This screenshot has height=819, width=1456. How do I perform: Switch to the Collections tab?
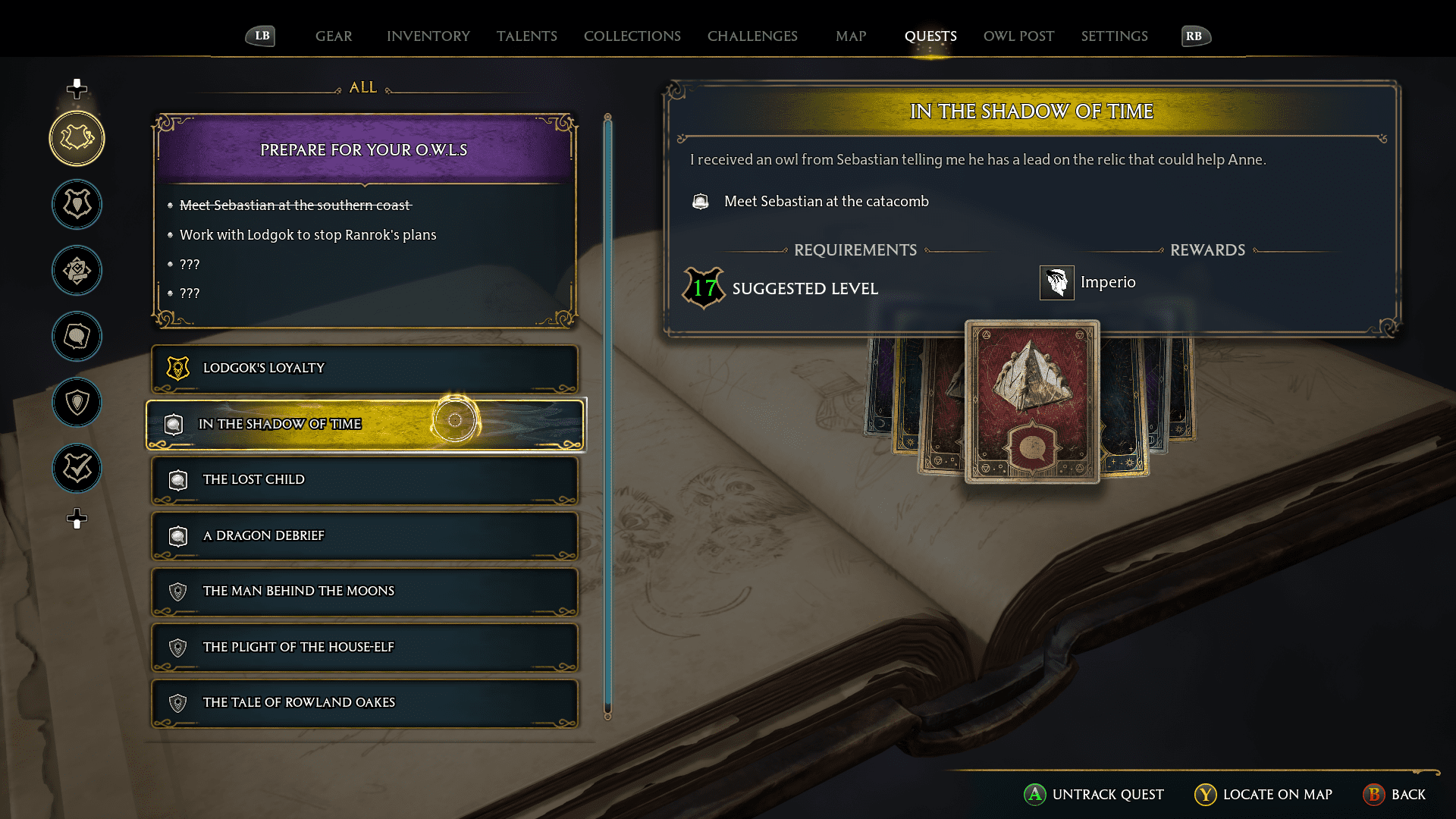[x=632, y=36]
